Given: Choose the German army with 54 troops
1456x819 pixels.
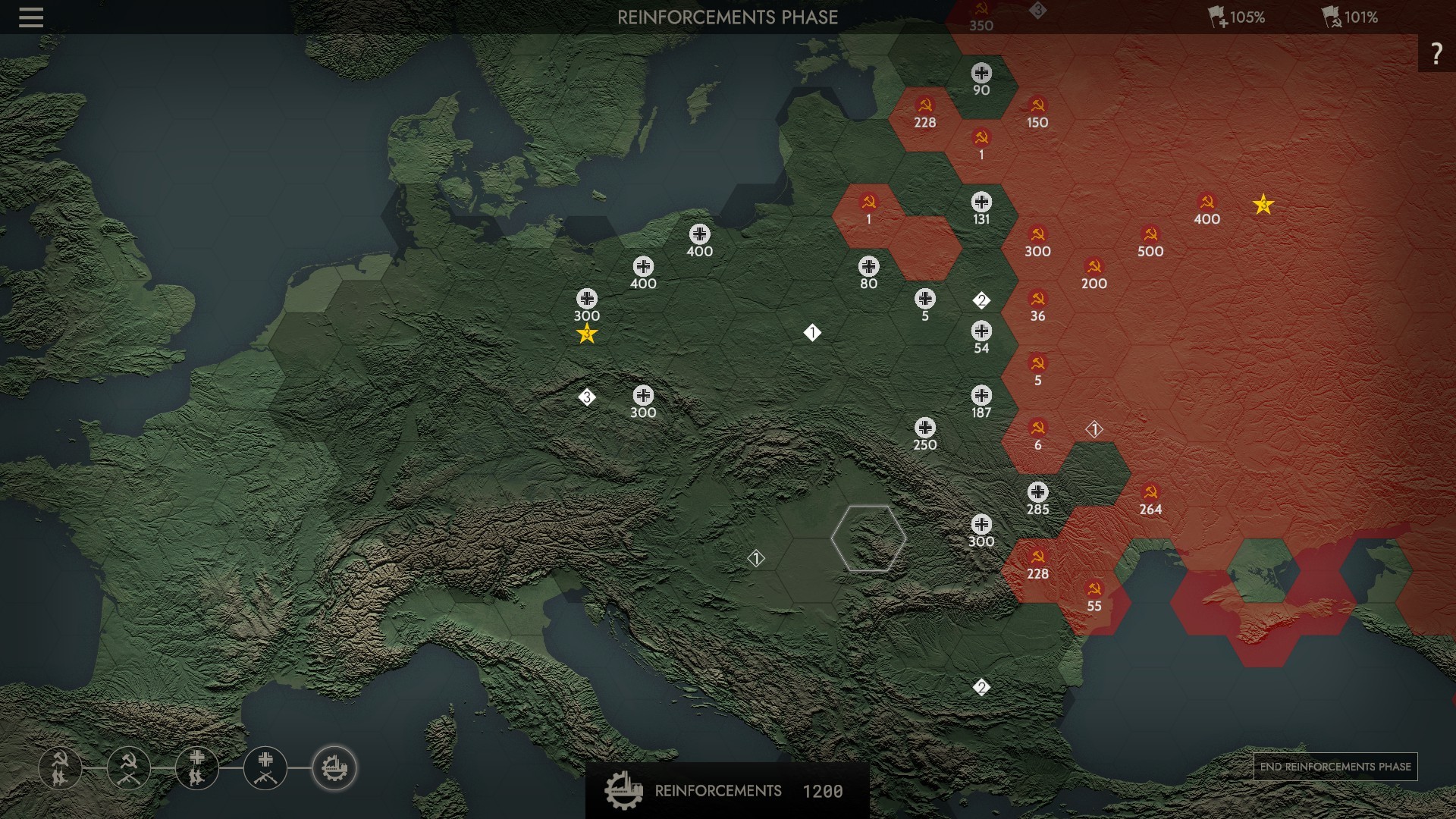Looking at the screenshot, I should click(x=981, y=331).
